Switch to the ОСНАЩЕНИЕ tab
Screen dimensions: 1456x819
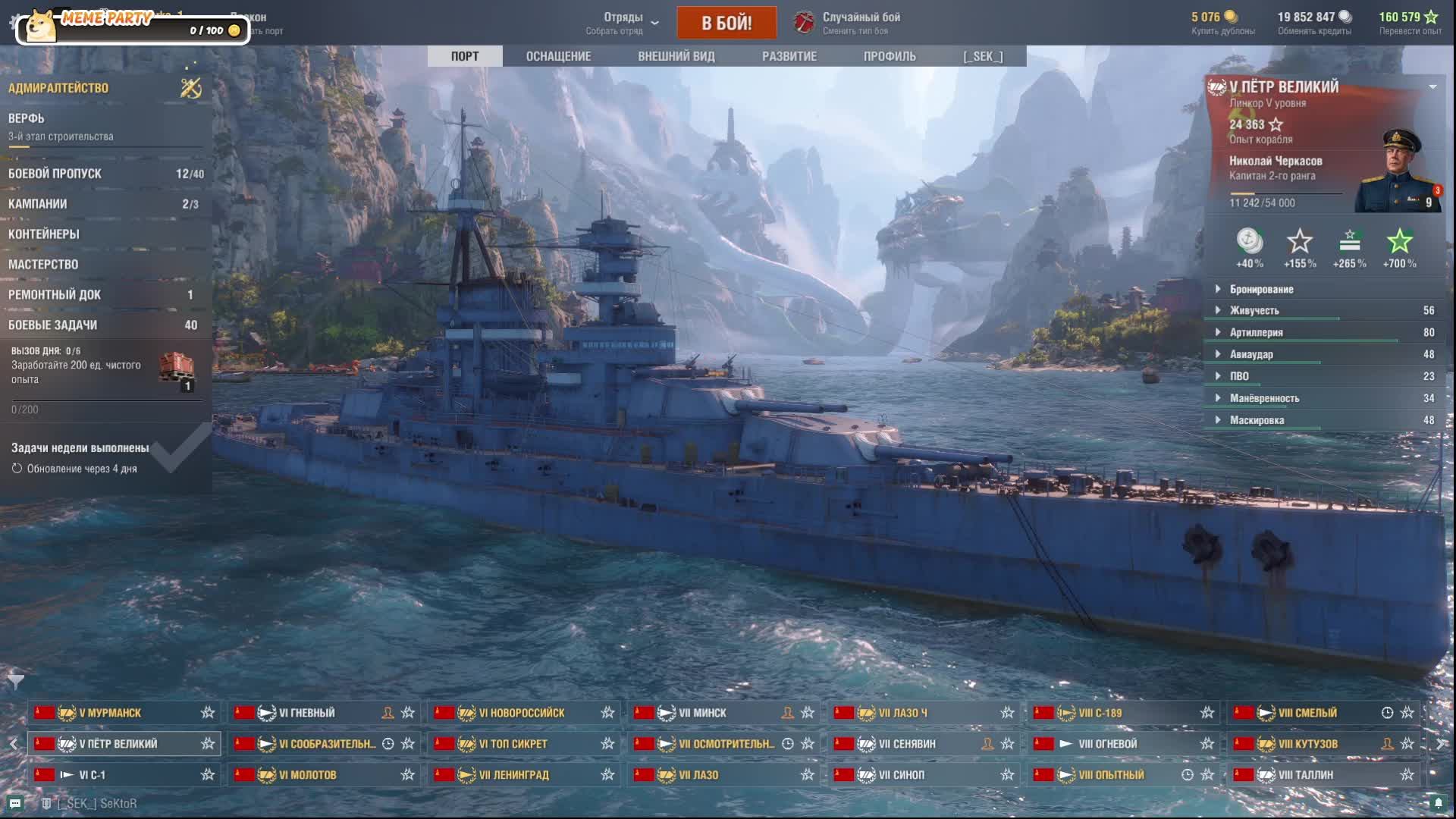tap(558, 56)
